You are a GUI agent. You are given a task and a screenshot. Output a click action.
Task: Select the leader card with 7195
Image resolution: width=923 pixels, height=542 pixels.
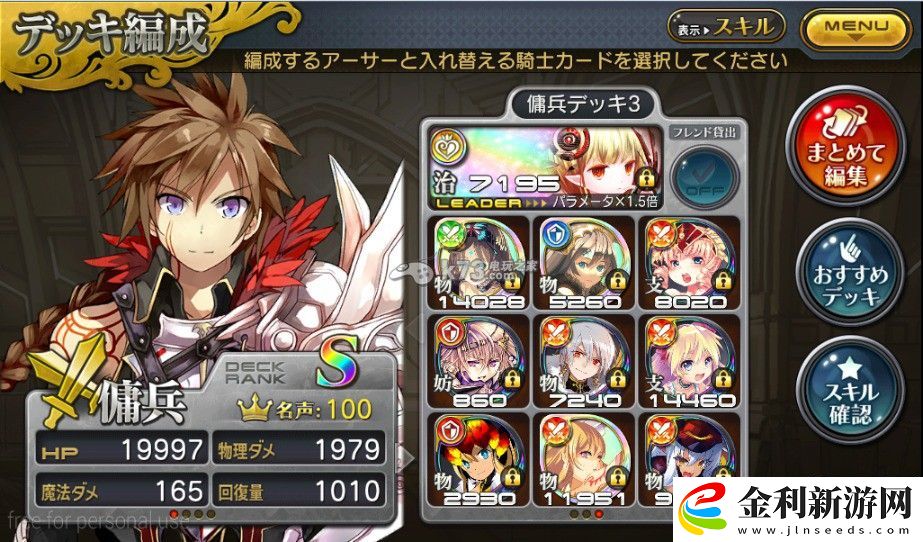pos(543,165)
